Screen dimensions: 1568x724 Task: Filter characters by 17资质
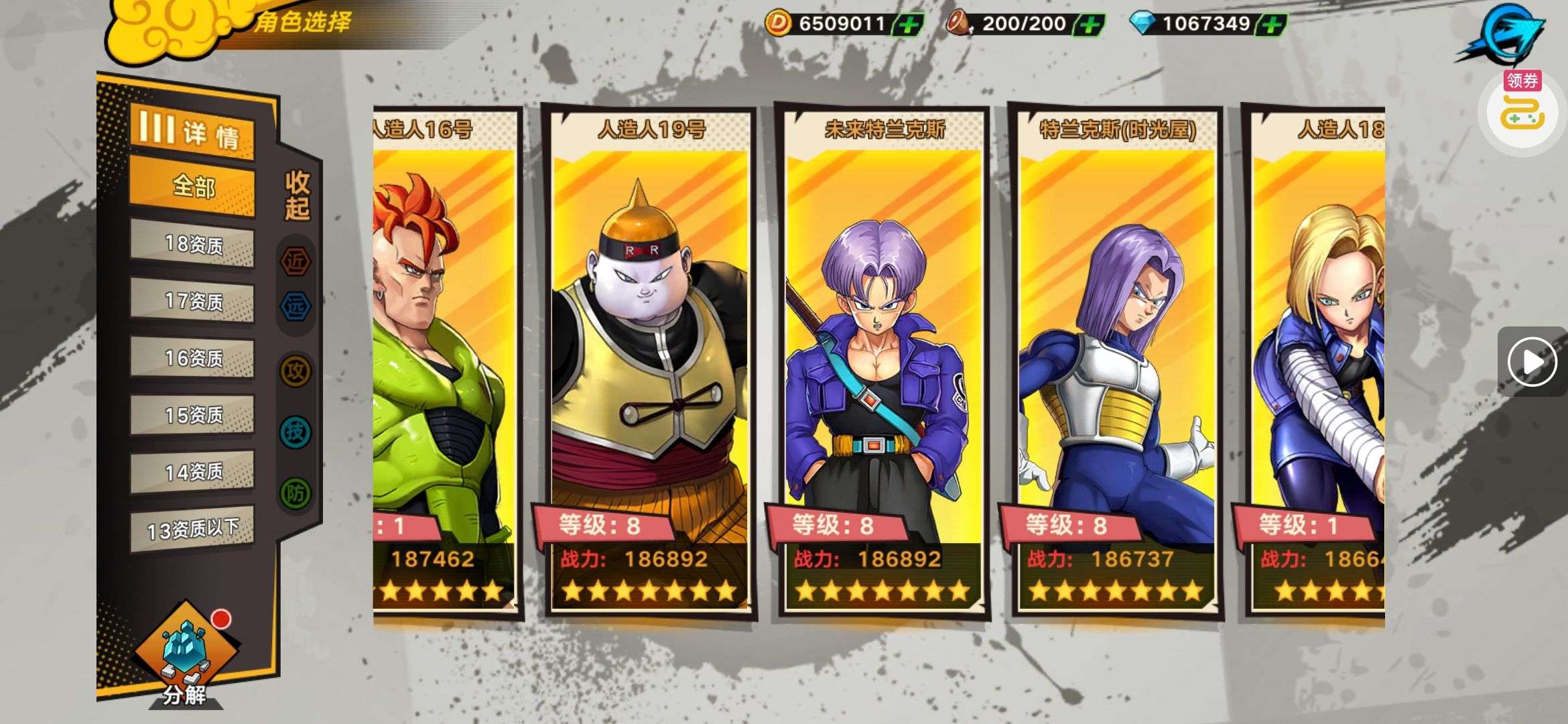coord(192,302)
